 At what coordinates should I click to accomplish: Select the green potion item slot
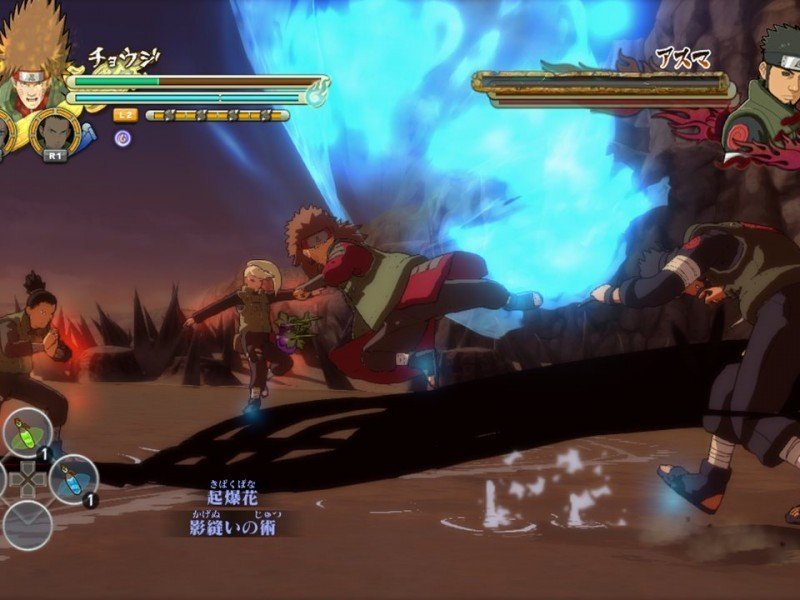point(27,433)
